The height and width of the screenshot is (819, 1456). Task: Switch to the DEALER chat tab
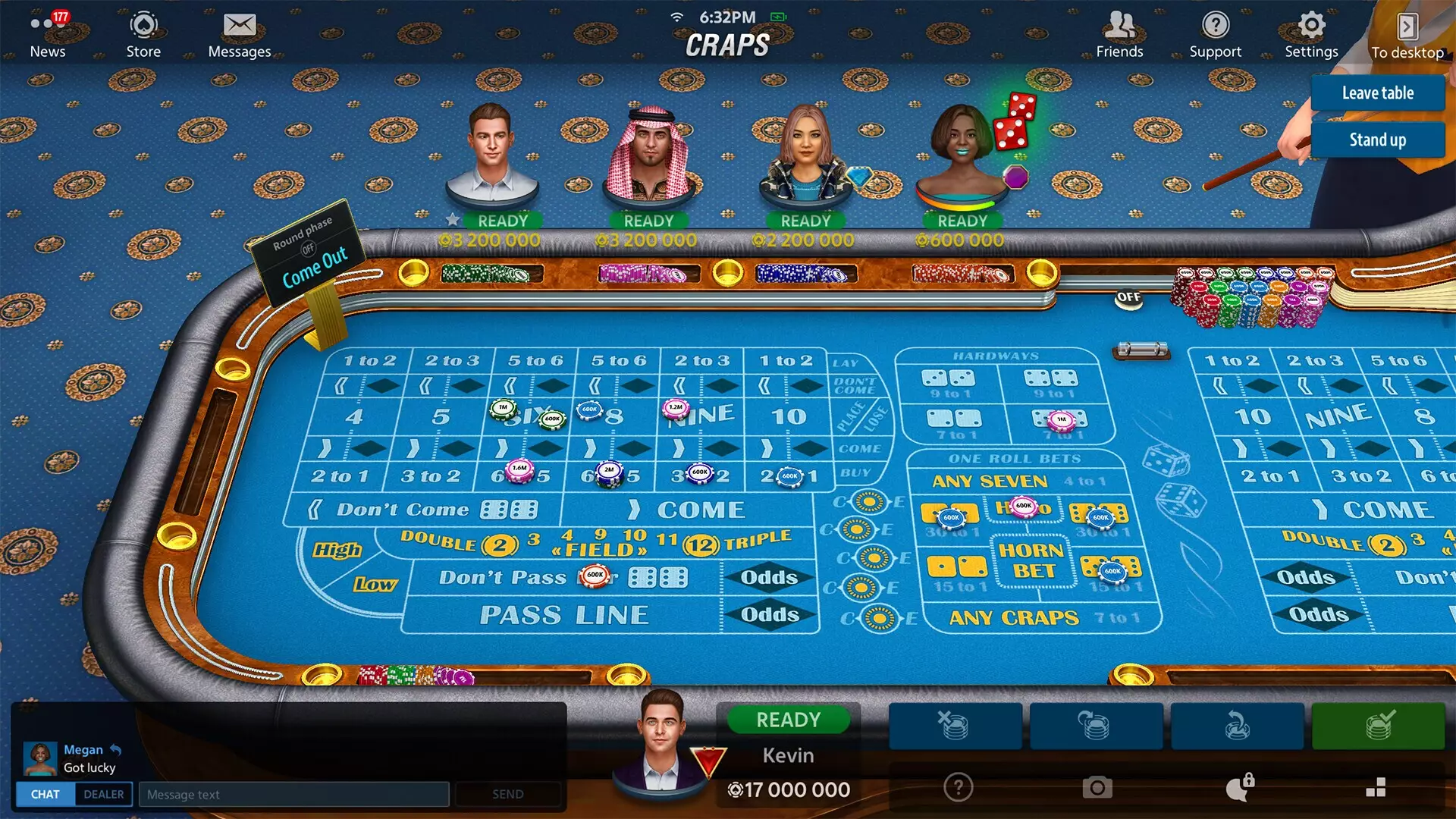[103, 794]
